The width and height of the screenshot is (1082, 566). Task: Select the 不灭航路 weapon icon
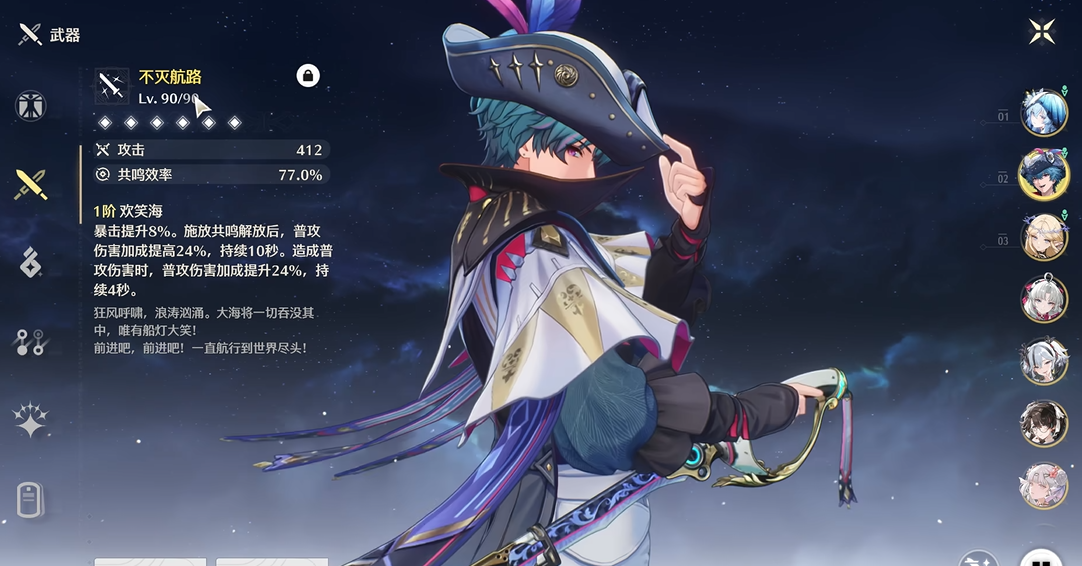[x=111, y=86]
